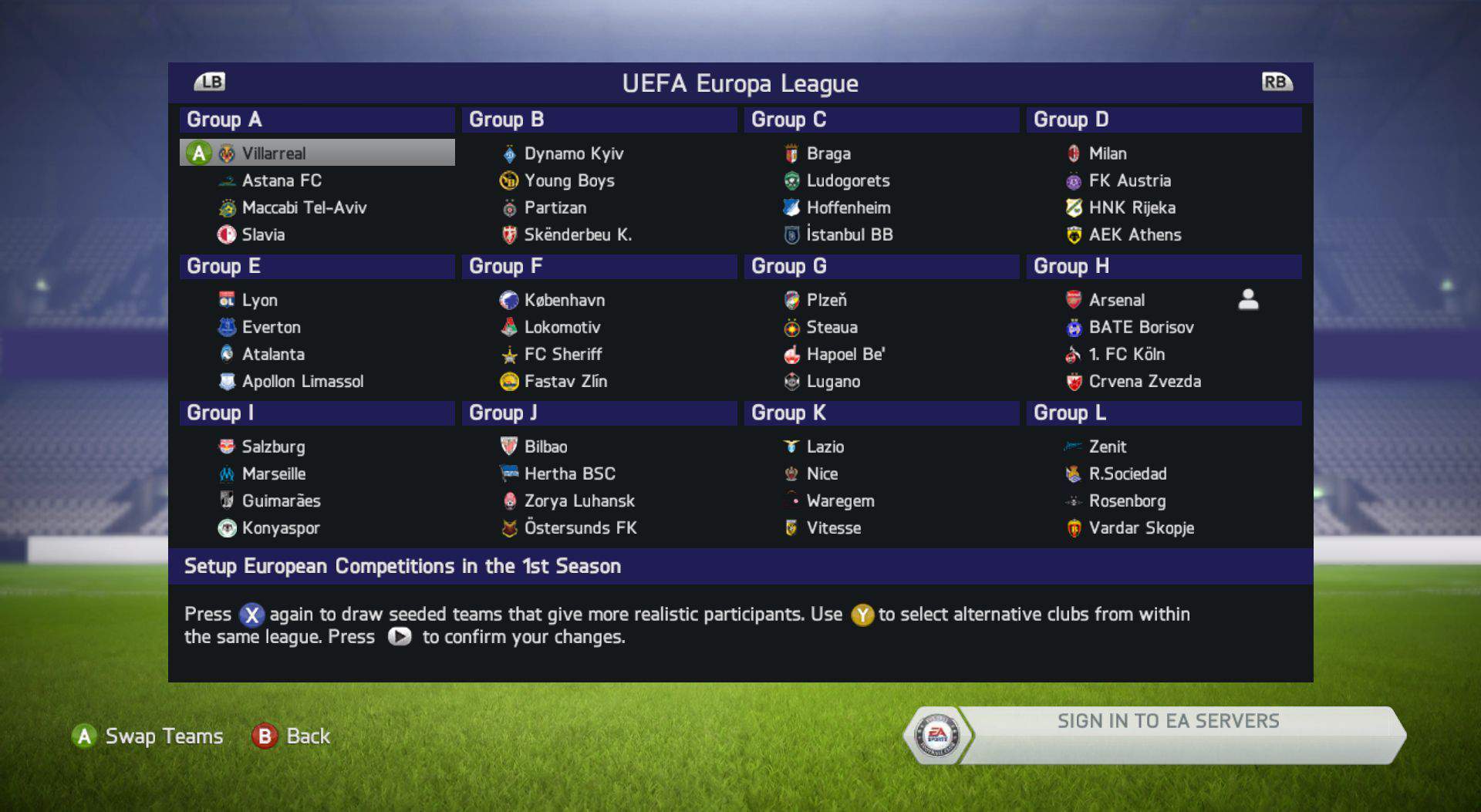The image size is (1481, 812).
Task: Select Marseille in Group I
Action: 273,473
